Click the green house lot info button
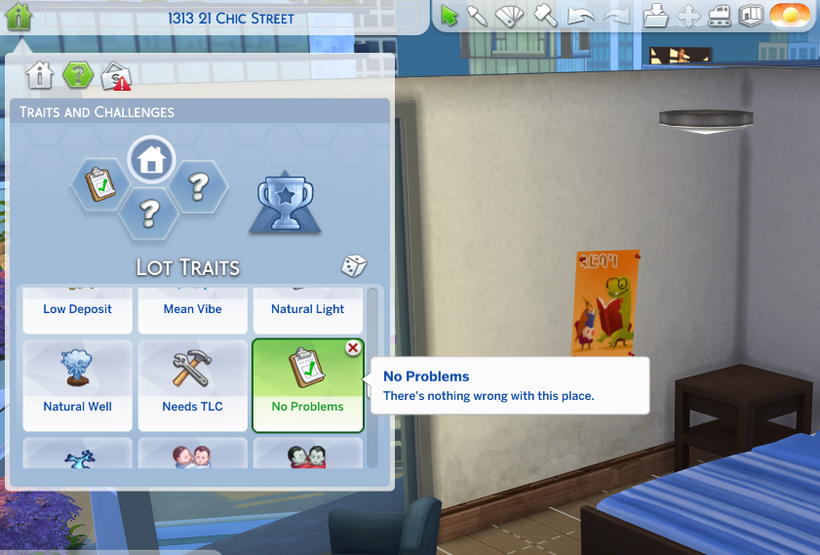The width and height of the screenshot is (820, 555). pos(19,17)
